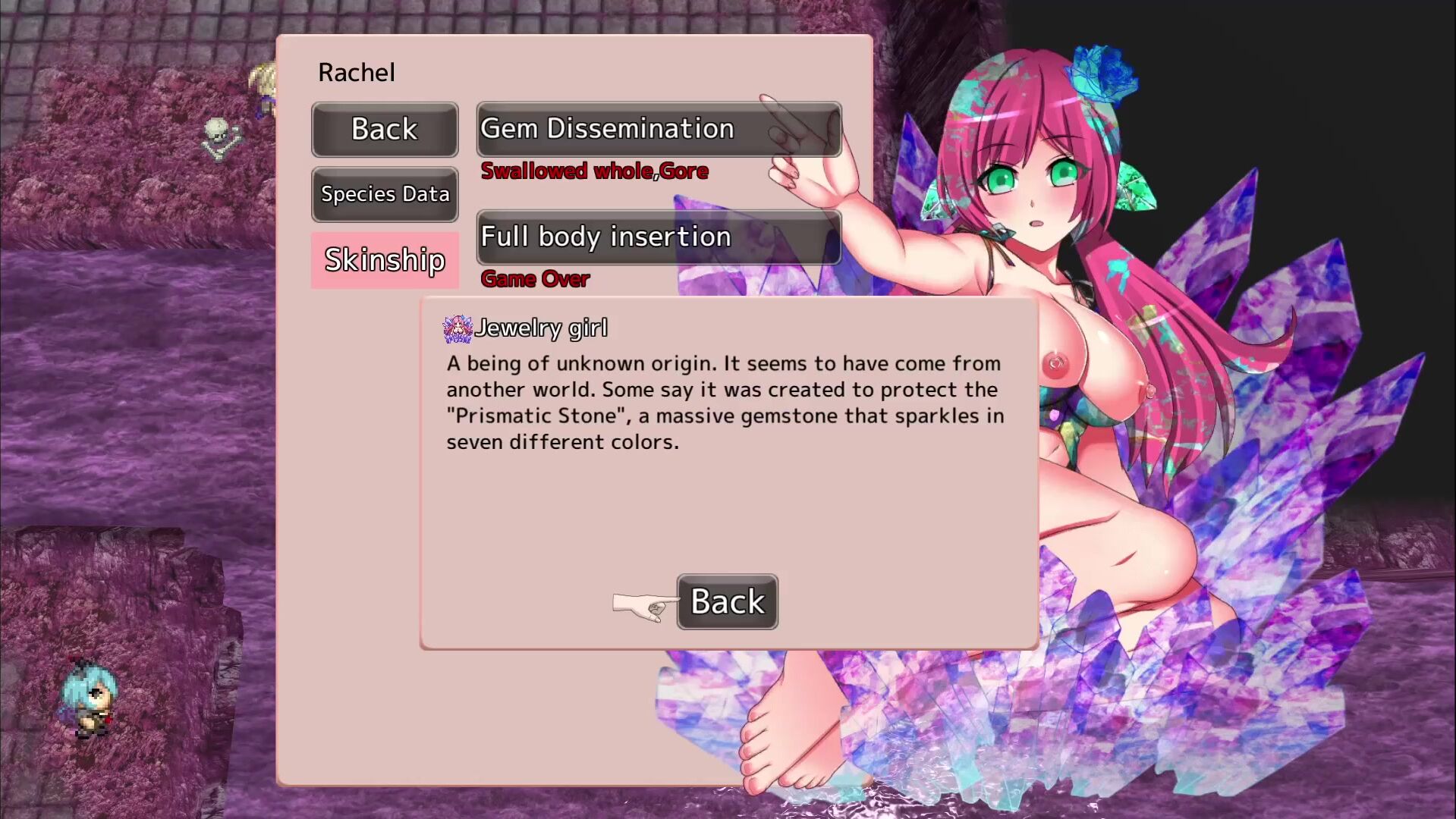Select the Full body insertion option
1456x819 pixels.
click(x=659, y=237)
